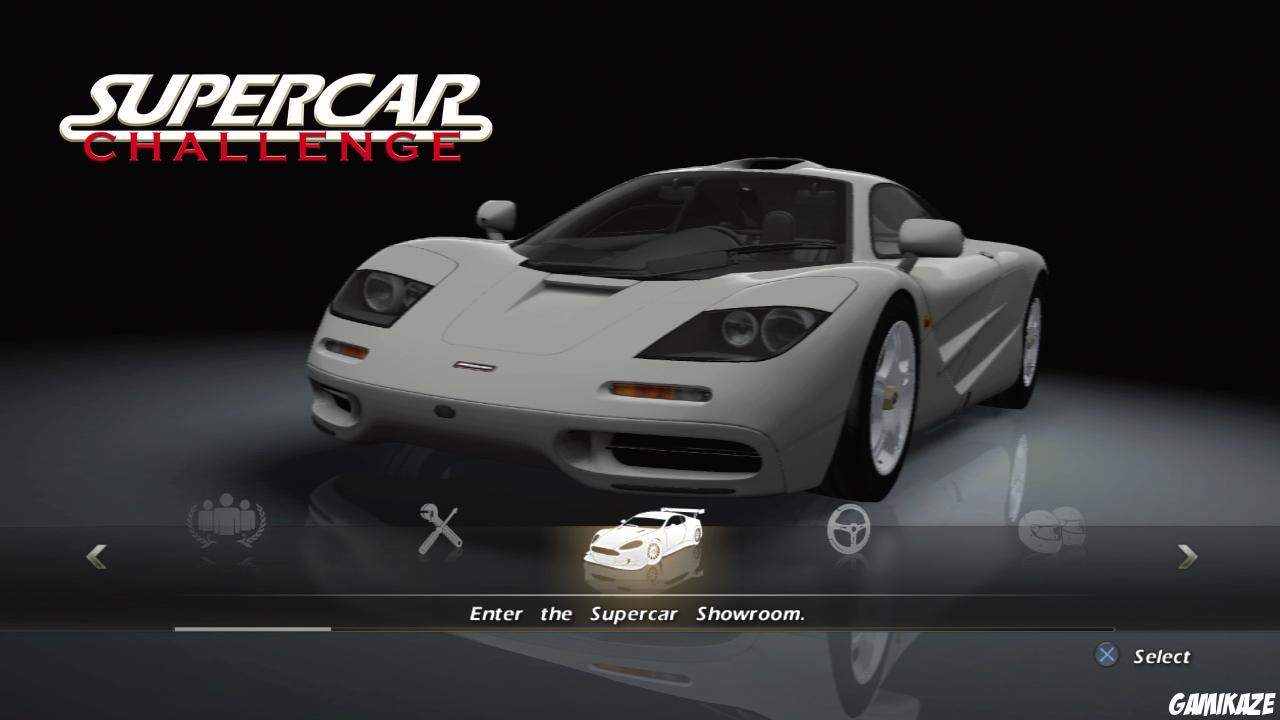1280x720 pixels.
Task: Navigate backward with the left chevron arrow
Action: pyautogui.click(x=95, y=556)
